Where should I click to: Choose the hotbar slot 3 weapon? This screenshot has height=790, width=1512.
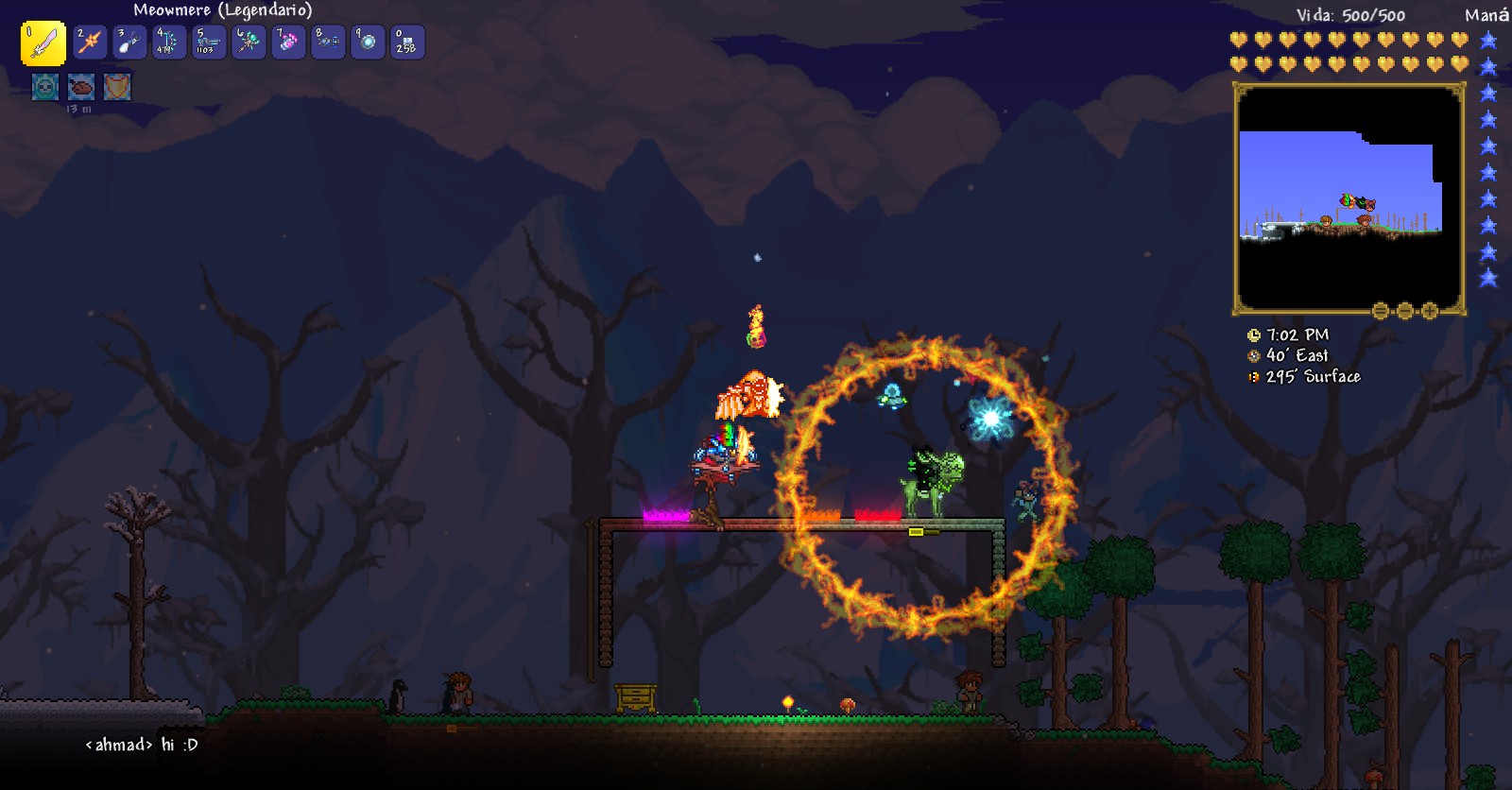129,43
